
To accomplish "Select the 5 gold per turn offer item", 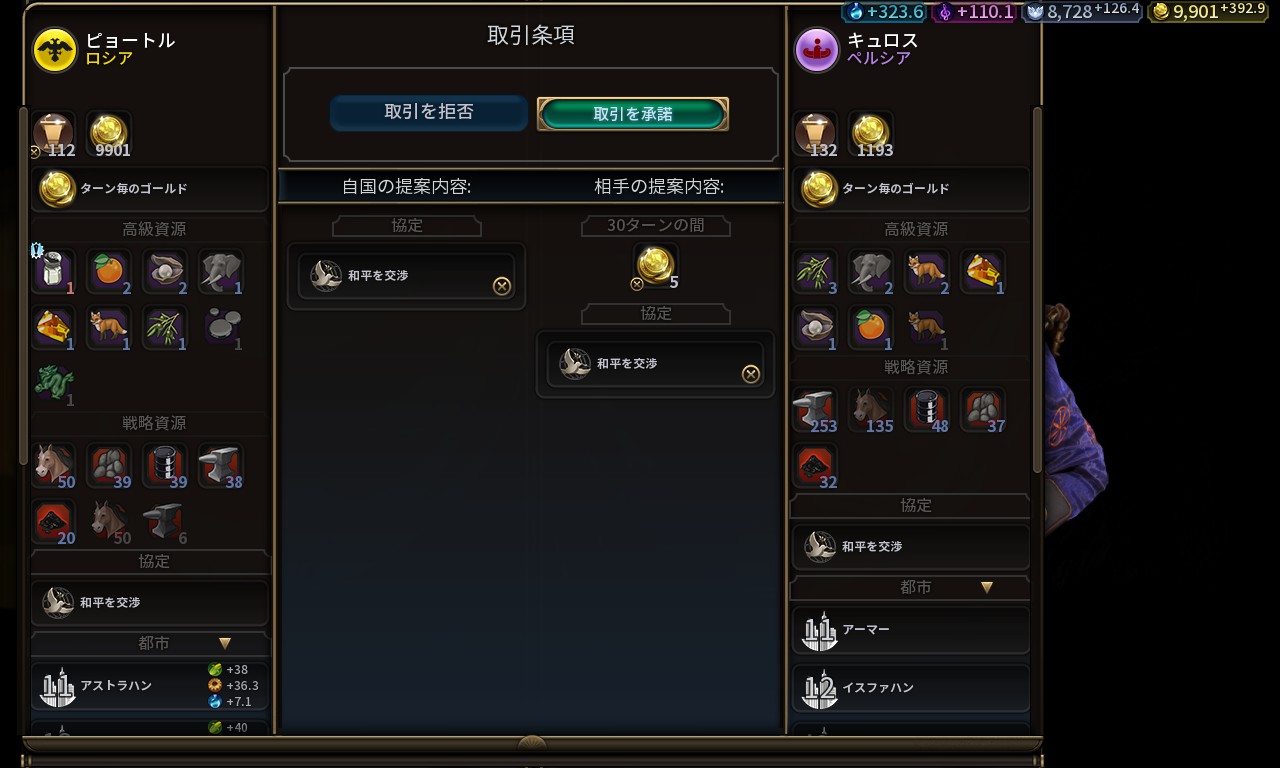I will 655,264.
